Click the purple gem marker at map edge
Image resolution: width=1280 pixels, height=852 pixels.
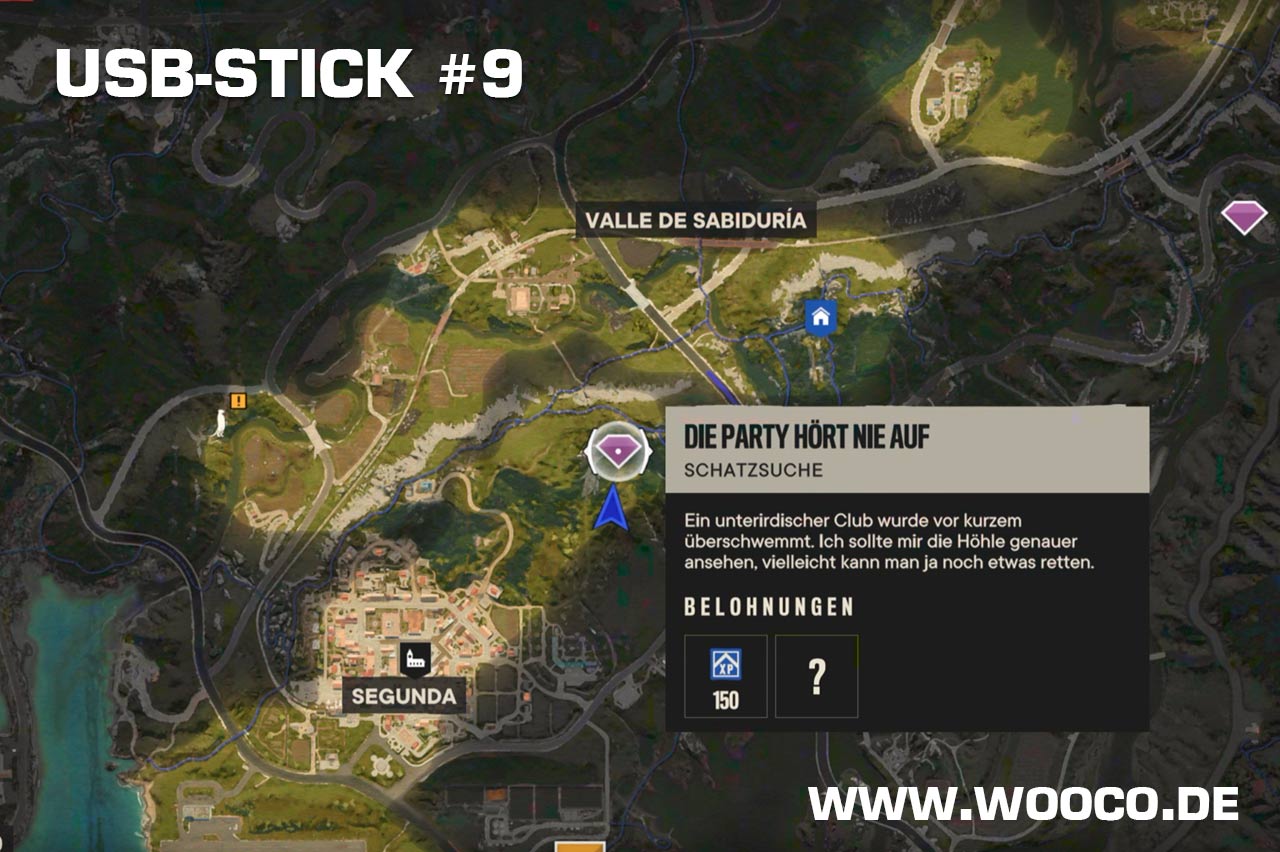coord(1244,216)
